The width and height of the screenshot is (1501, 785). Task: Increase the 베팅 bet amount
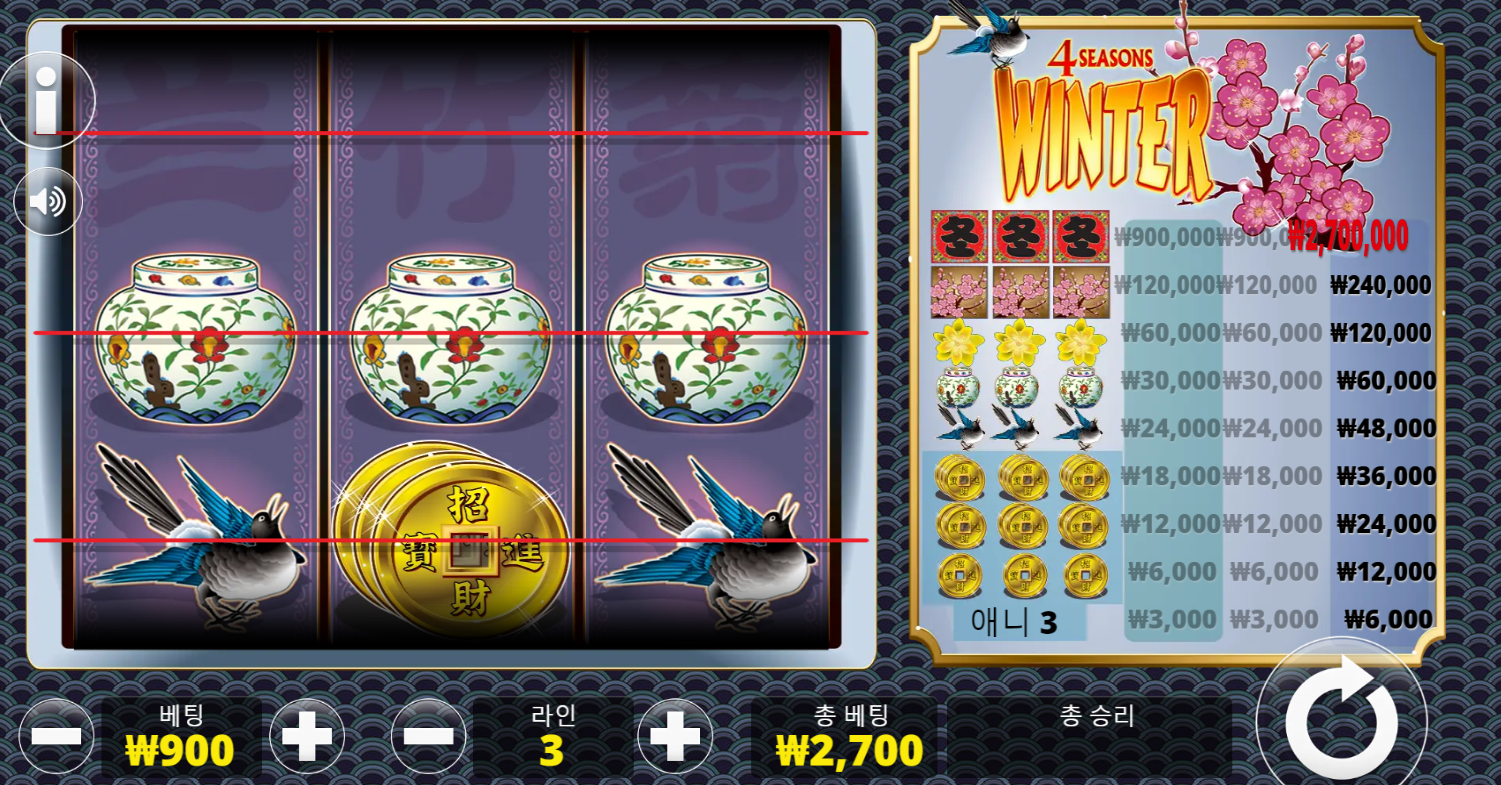(x=307, y=737)
